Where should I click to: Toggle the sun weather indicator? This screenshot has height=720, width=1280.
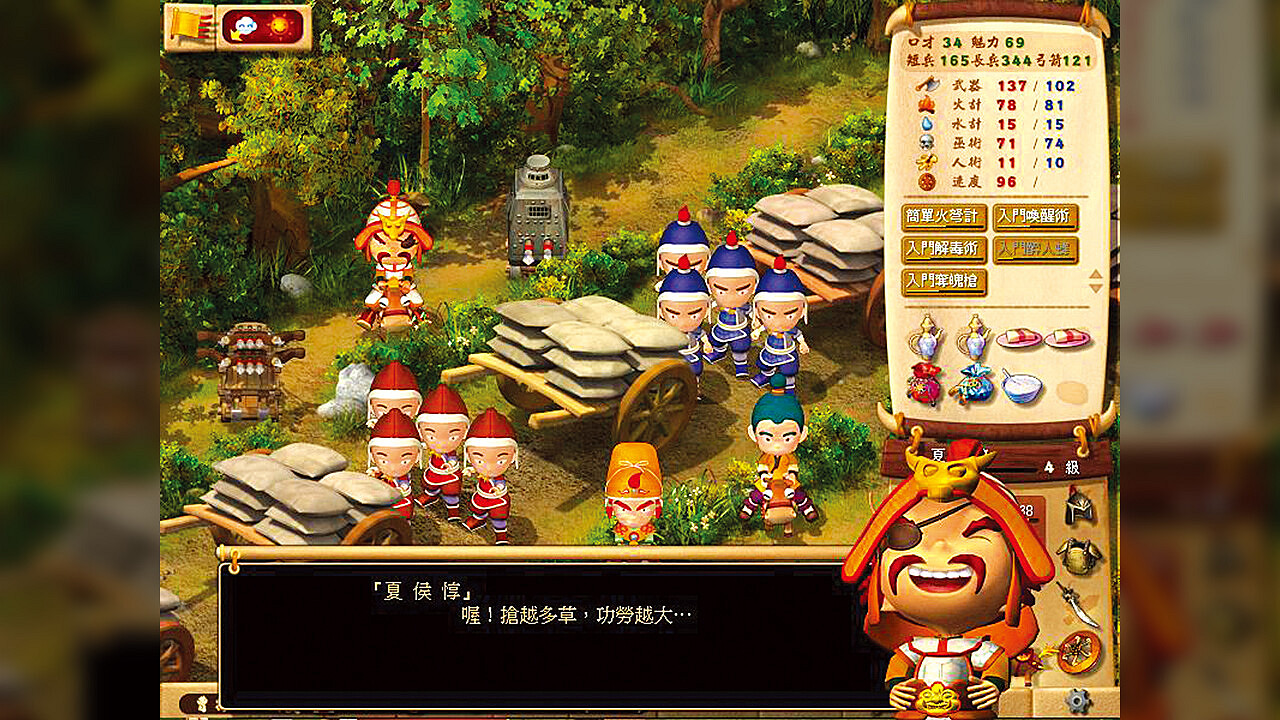coord(279,25)
